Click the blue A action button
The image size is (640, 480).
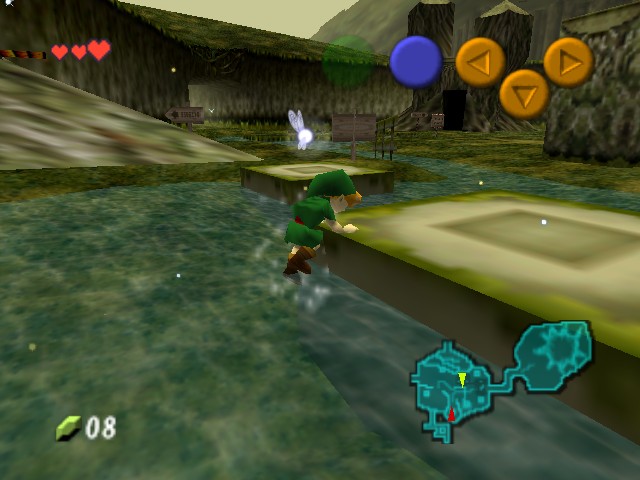coord(415,61)
